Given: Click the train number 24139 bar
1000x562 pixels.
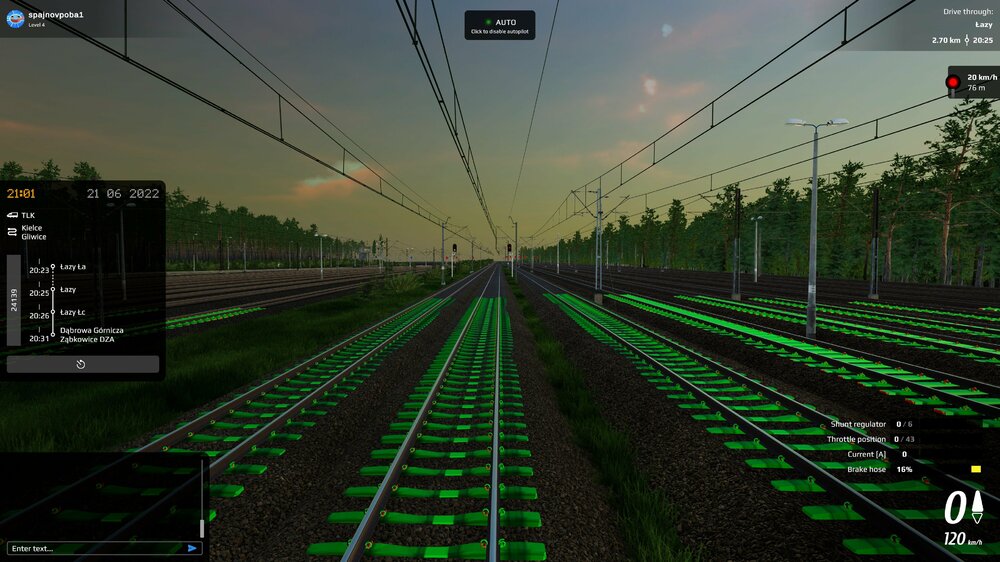Looking at the screenshot, I should point(14,300).
